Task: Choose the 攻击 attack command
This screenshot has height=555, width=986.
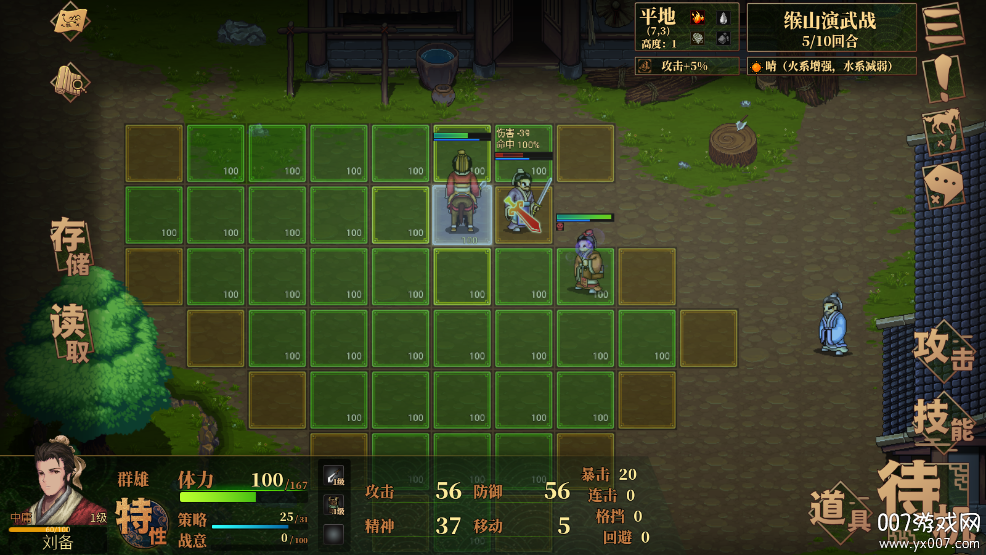Action: tap(941, 352)
